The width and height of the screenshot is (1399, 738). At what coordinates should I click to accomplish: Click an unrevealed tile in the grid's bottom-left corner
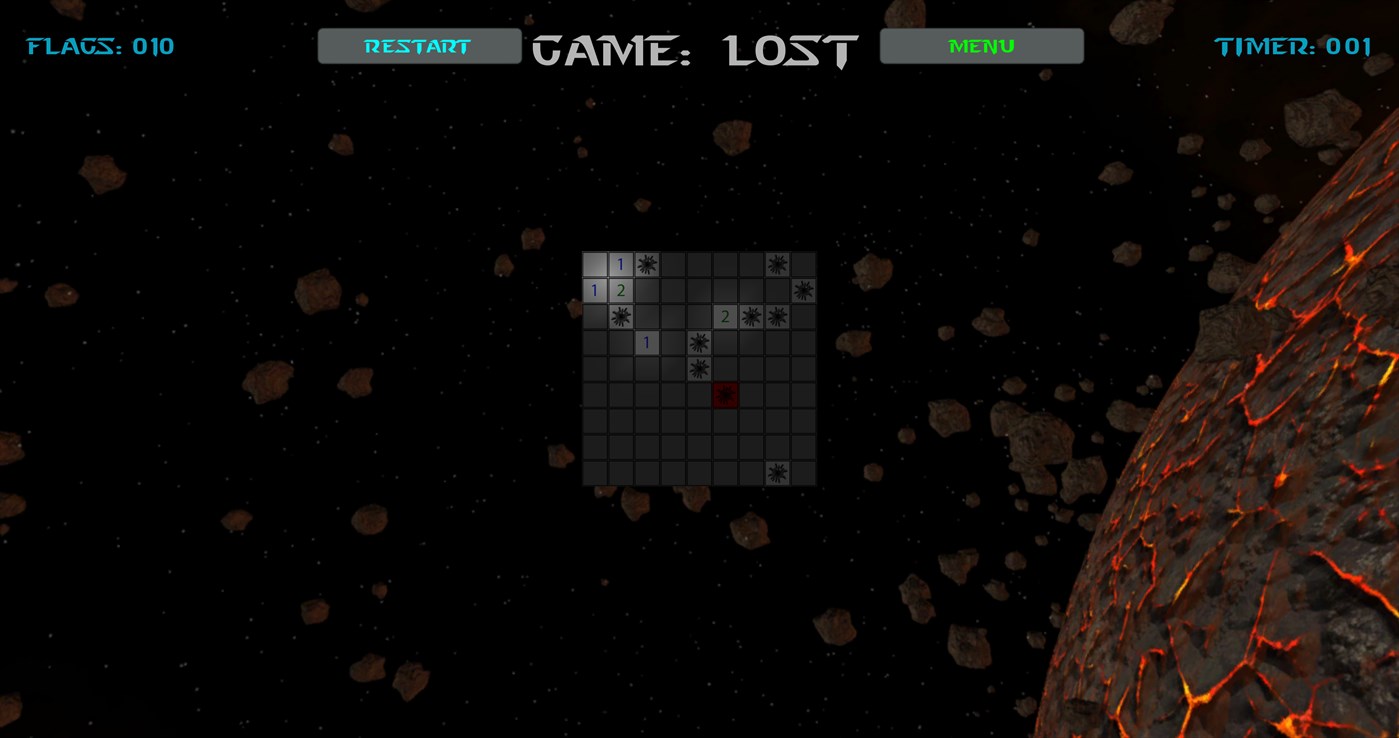coord(595,473)
